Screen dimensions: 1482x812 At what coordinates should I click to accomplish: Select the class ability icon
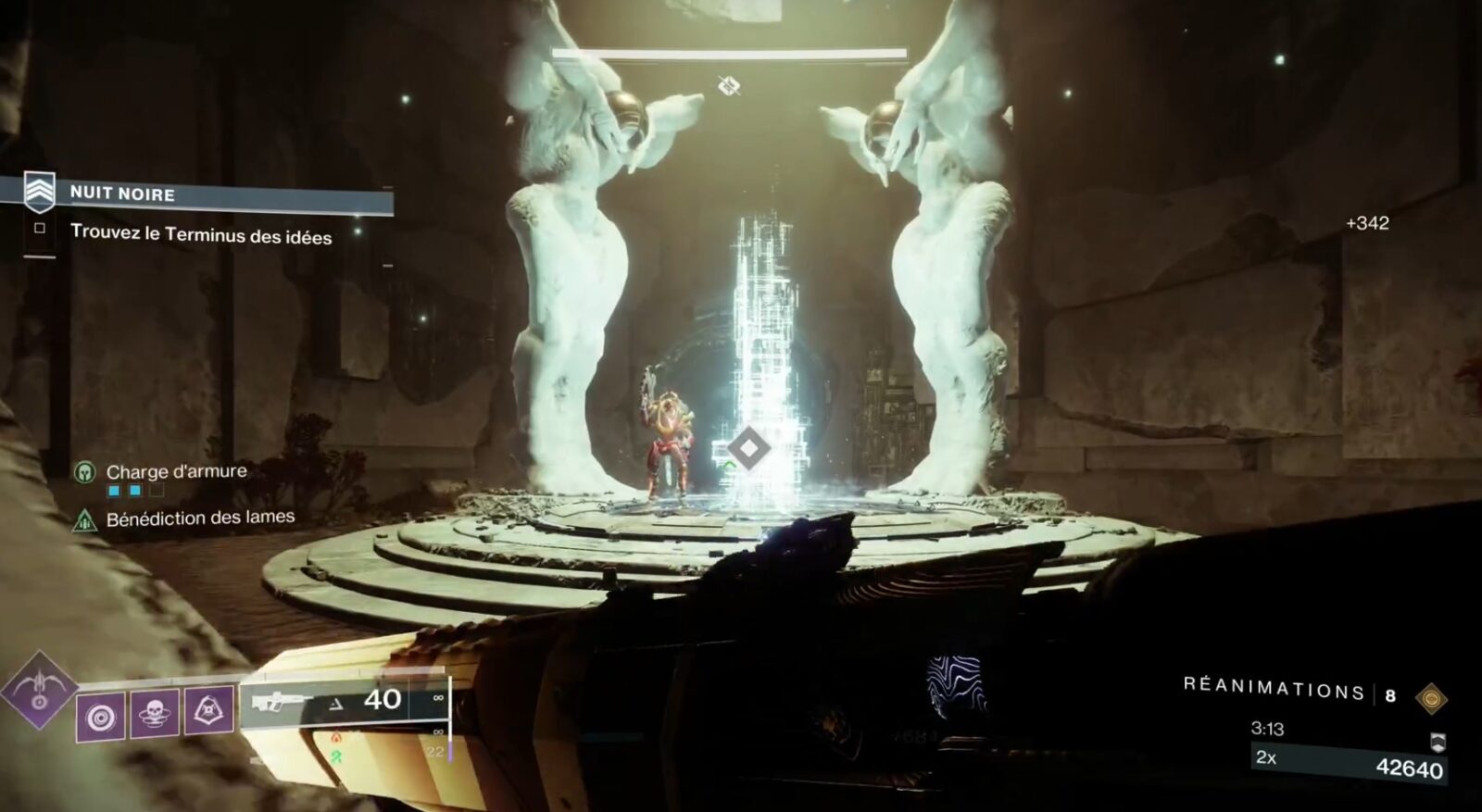tap(208, 711)
